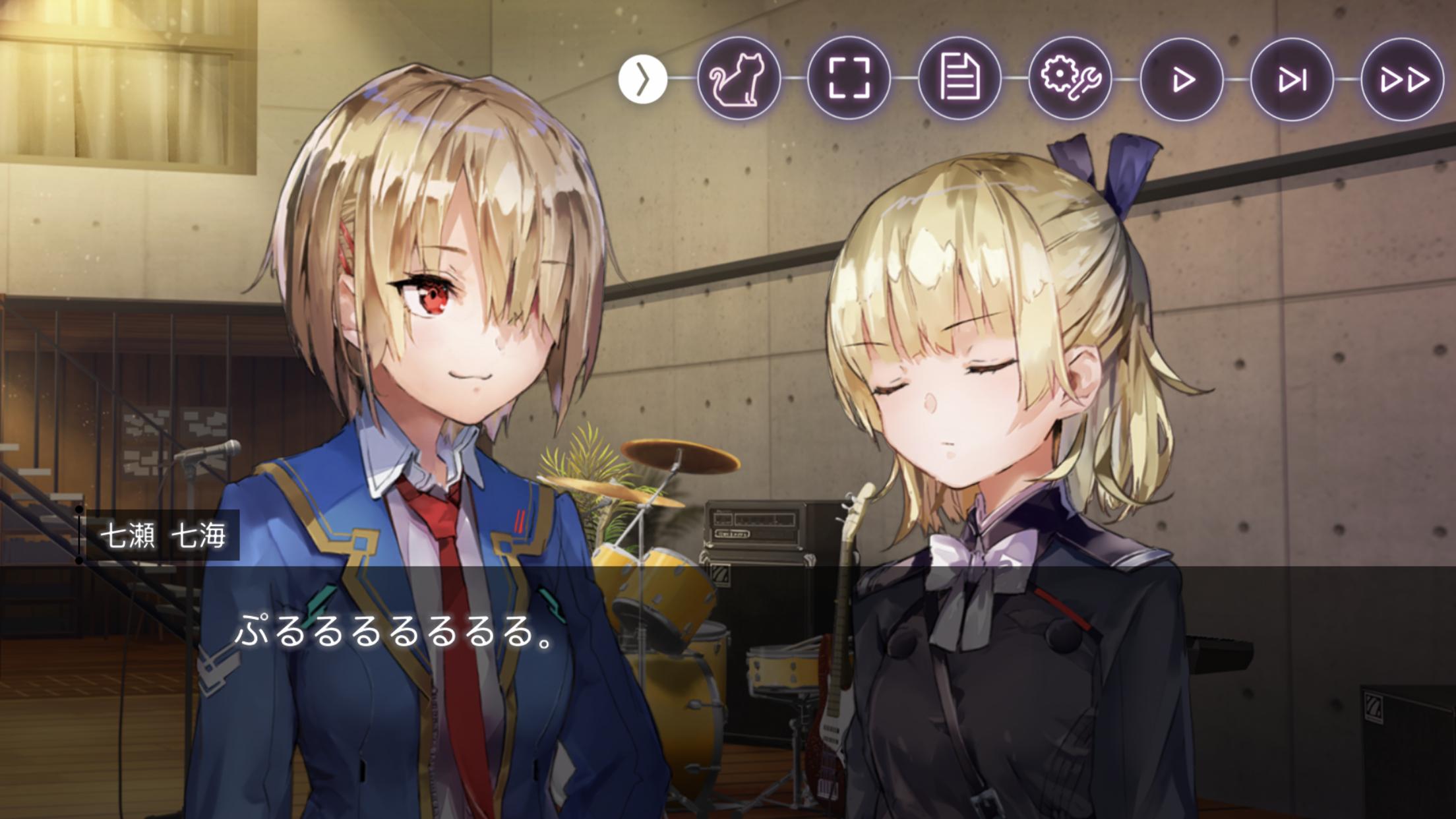Fast-forward with the double triangle button
This screenshot has height=819, width=1456.
(1403, 79)
